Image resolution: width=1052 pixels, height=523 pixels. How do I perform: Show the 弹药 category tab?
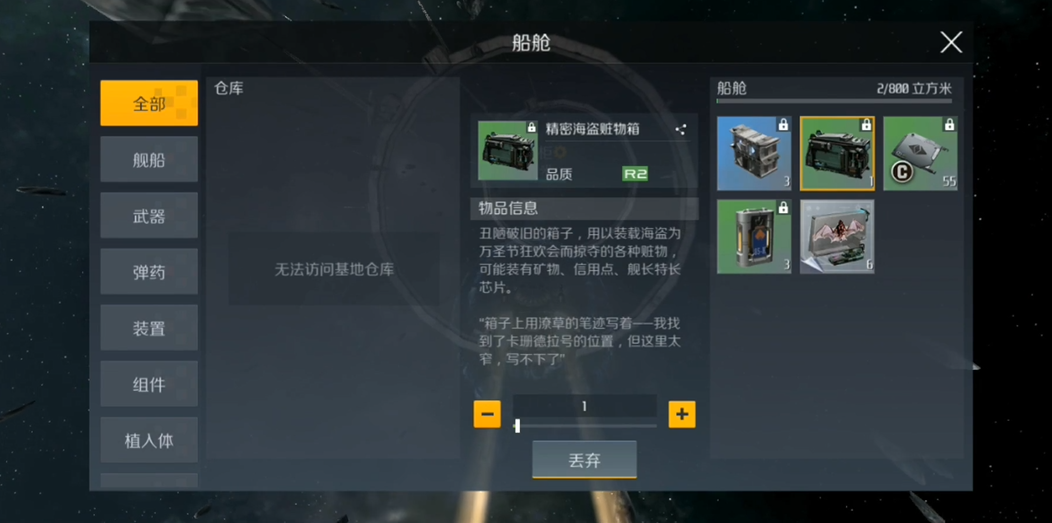click(x=149, y=272)
